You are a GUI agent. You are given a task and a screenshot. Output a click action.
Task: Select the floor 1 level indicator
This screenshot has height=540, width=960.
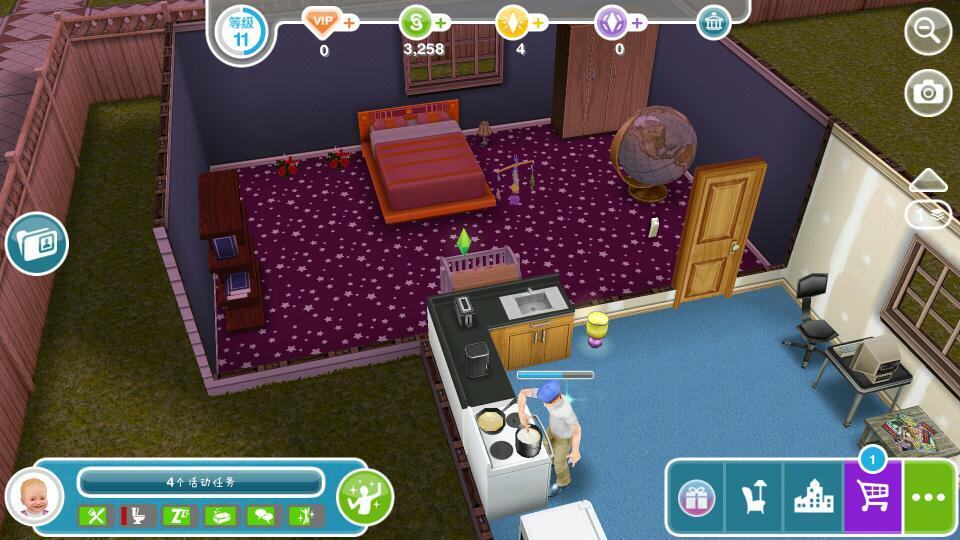pyautogui.click(x=928, y=214)
